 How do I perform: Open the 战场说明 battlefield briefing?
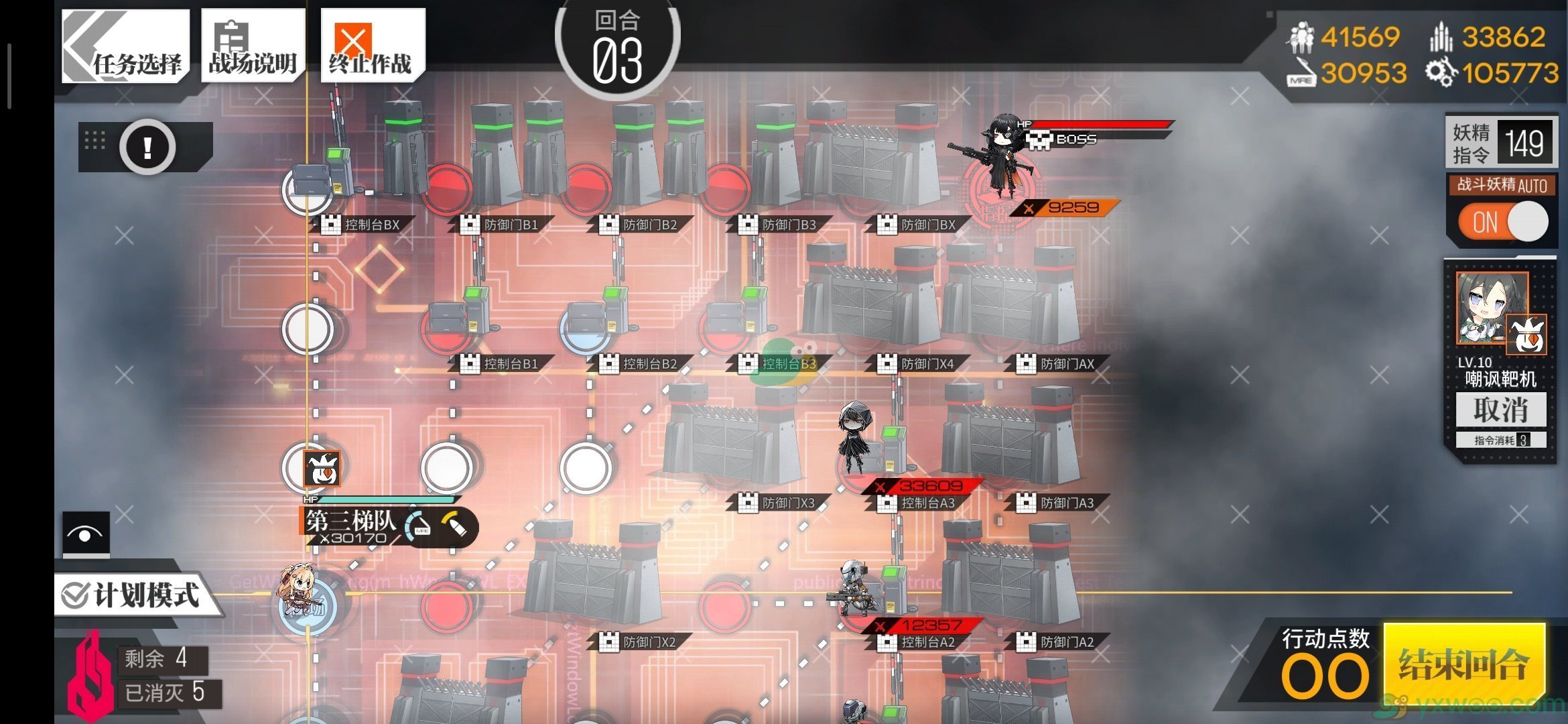[x=253, y=46]
